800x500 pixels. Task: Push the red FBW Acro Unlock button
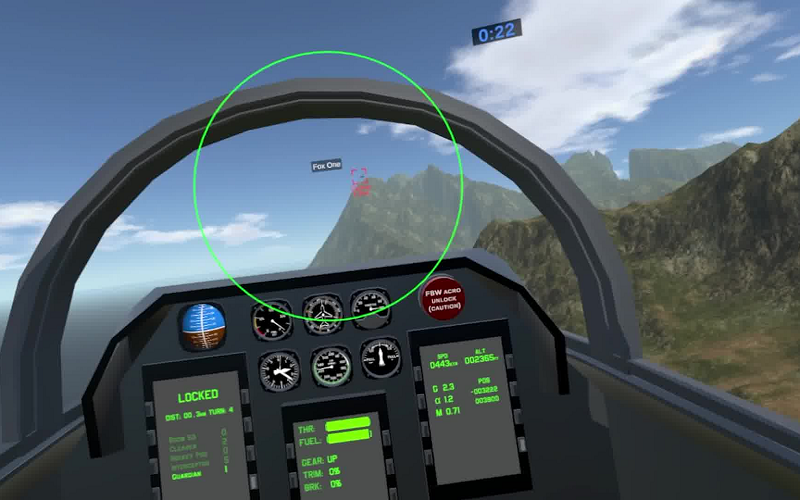(442, 298)
